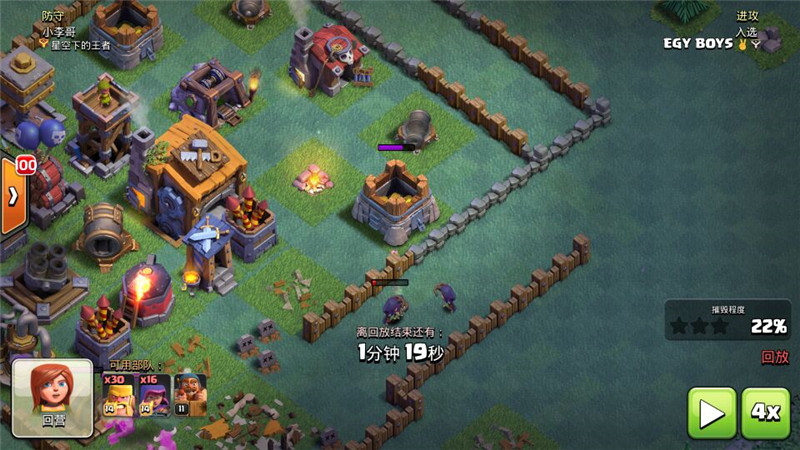Expand the orange arrow side tab

point(12,196)
